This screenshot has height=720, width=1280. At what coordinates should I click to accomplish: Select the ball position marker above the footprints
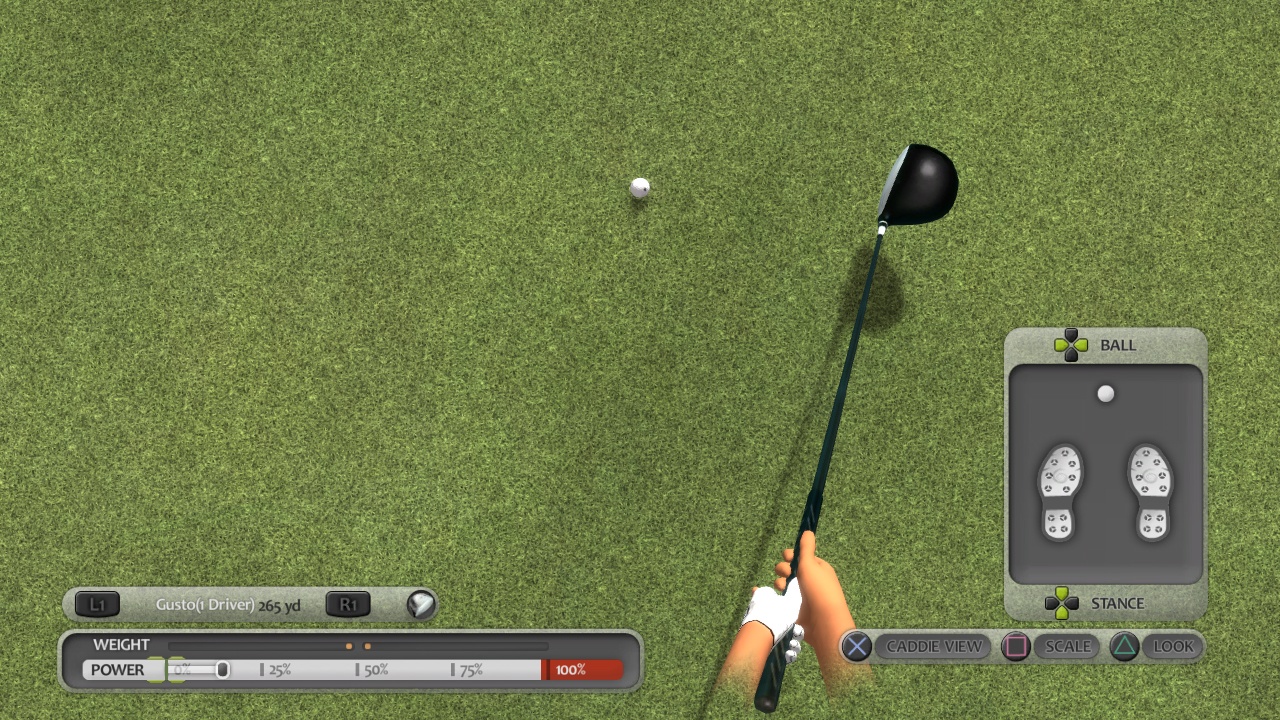pyautogui.click(x=1105, y=394)
